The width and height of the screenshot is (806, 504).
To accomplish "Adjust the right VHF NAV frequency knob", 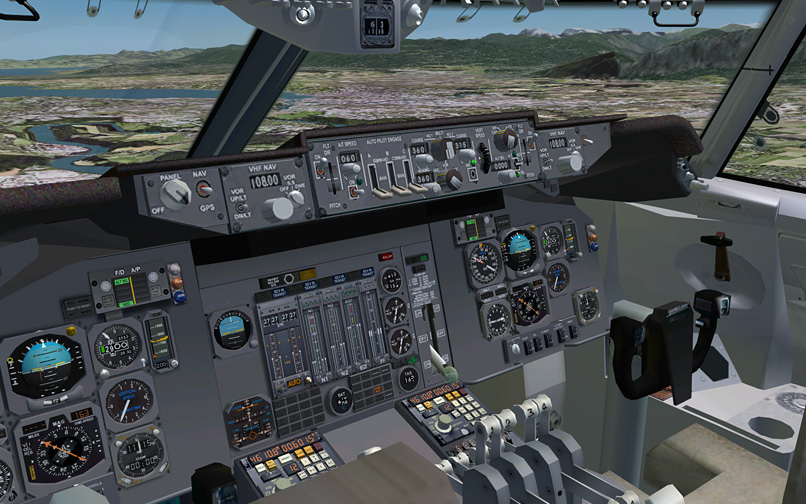I will pyautogui.click(x=574, y=161).
